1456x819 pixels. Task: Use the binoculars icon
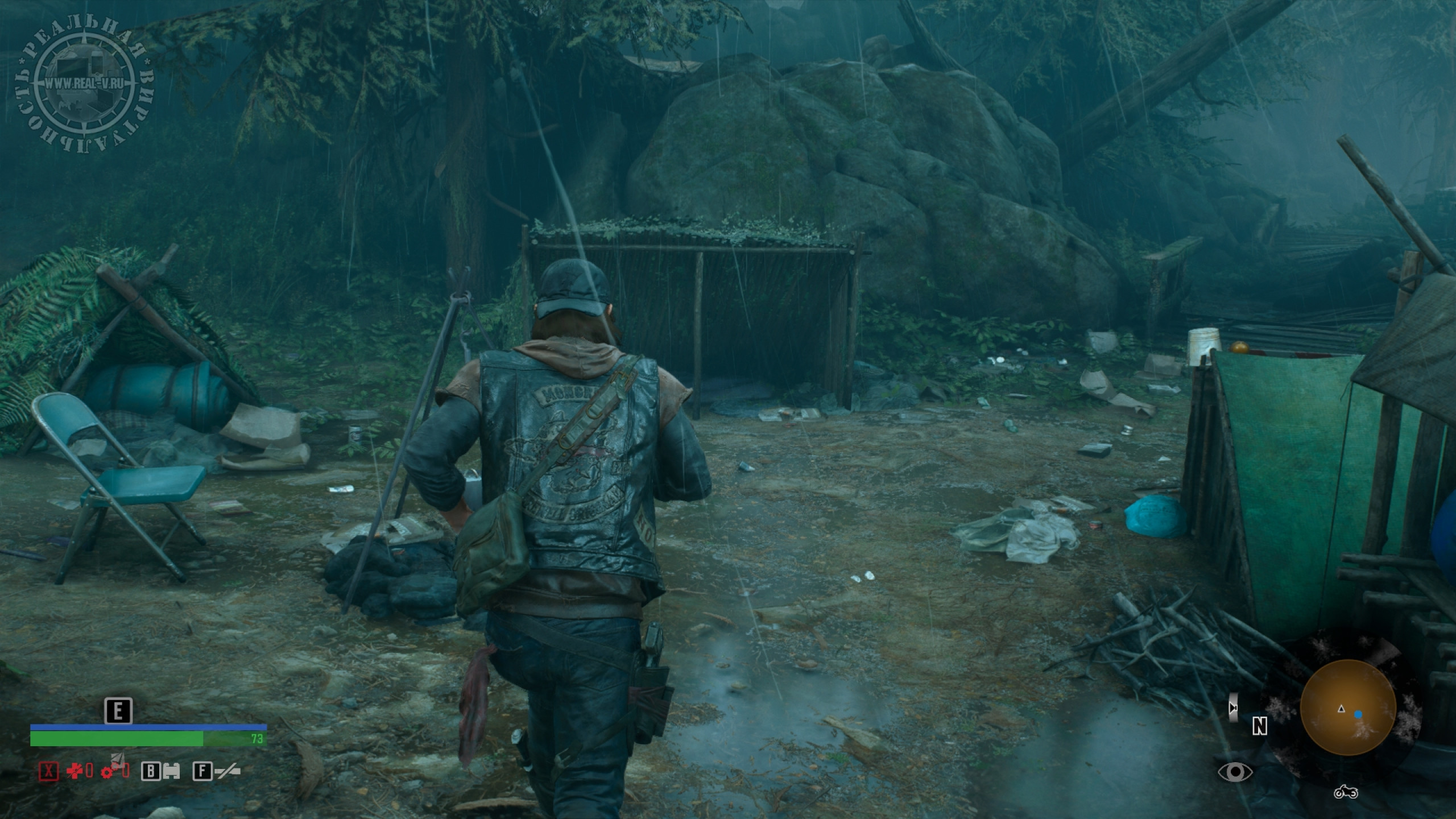point(171,771)
